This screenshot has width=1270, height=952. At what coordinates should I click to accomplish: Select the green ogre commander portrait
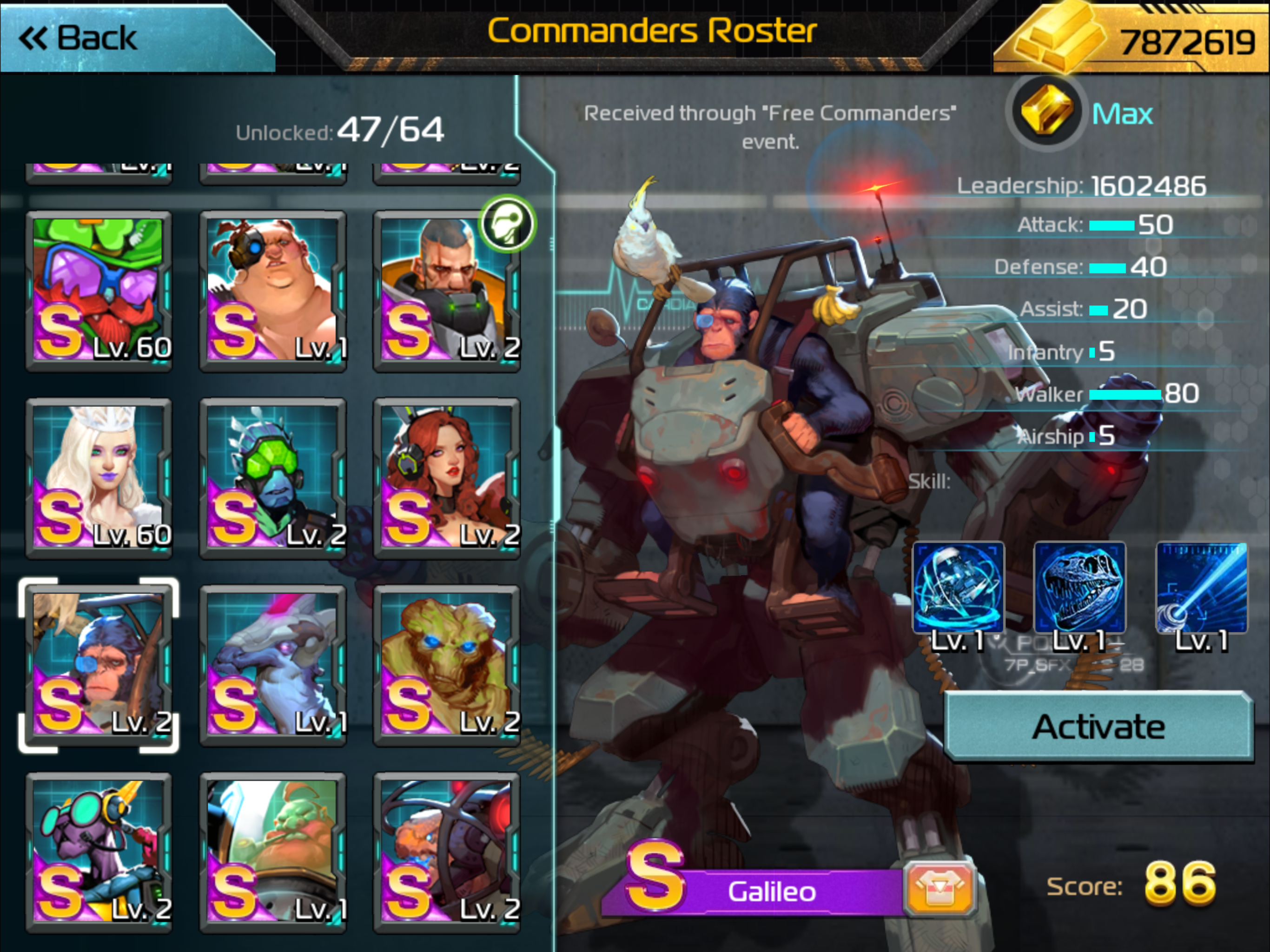point(273,852)
